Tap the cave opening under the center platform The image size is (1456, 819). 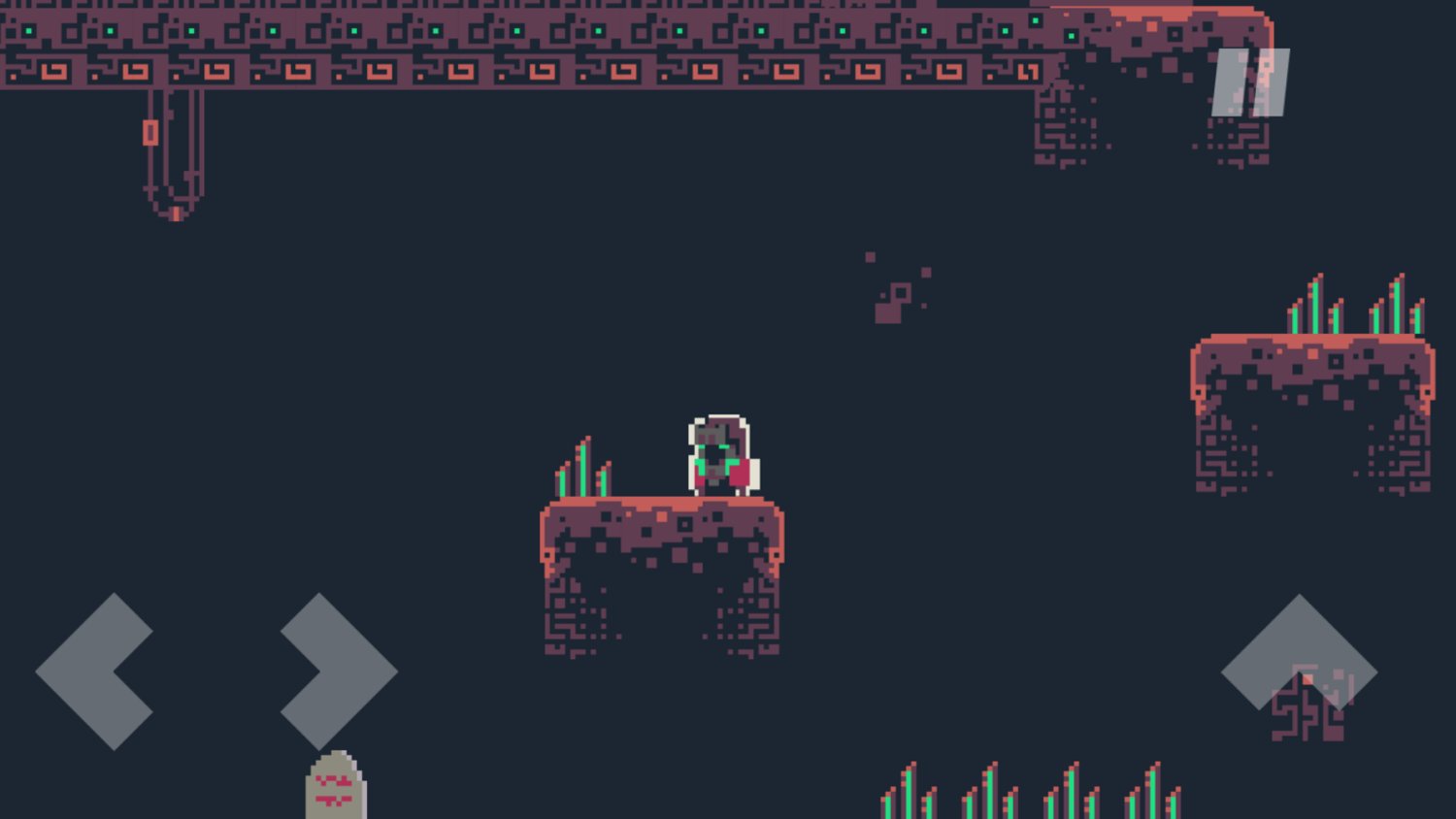pyautogui.click(x=660, y=602)
